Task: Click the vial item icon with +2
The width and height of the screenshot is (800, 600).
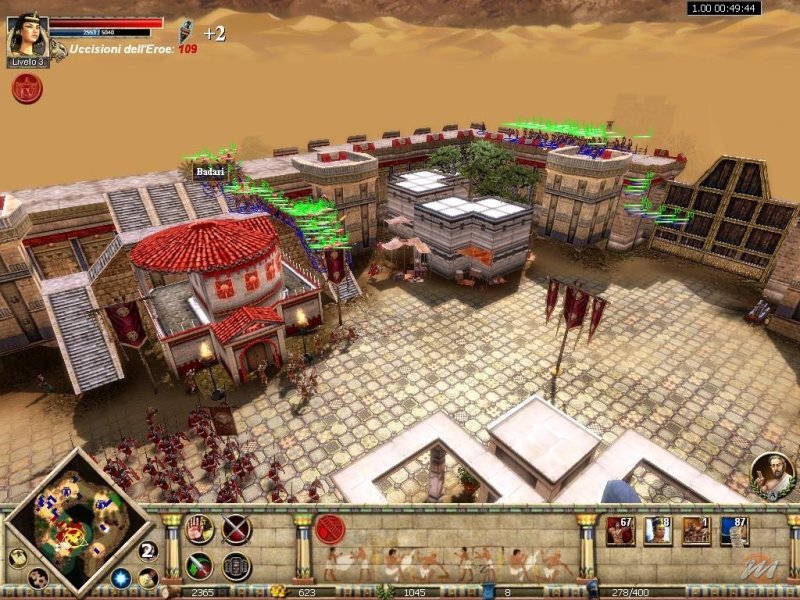Action: [186, 32]
